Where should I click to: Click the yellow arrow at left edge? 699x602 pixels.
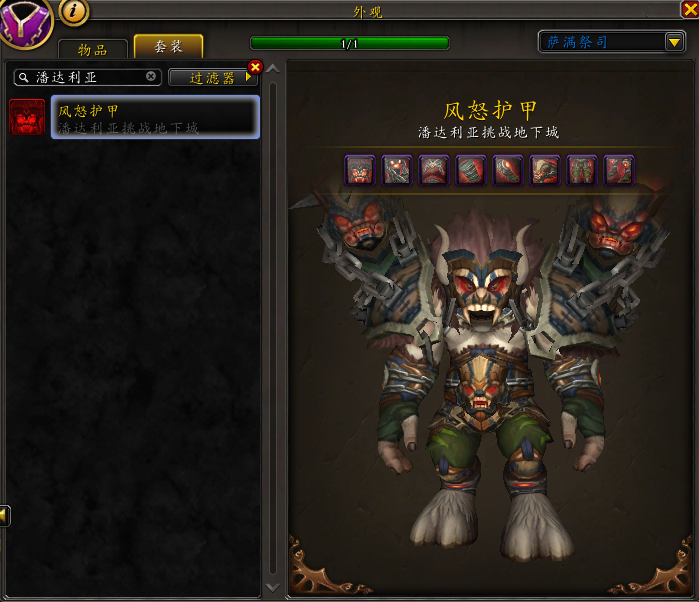pos(5,515)
